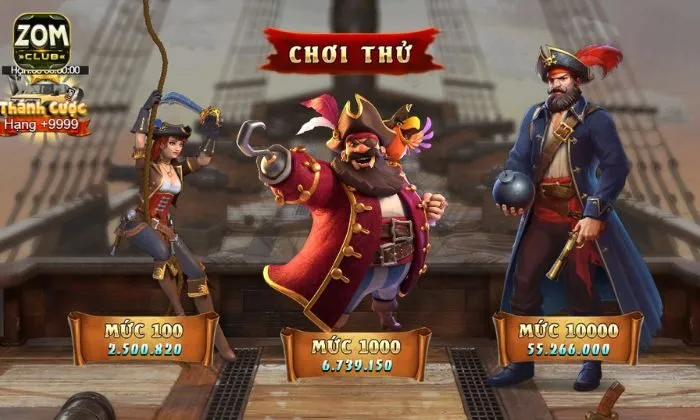Select the Mức 100 betting room
This screenshot has width=700, height=420.
[143, 338]
